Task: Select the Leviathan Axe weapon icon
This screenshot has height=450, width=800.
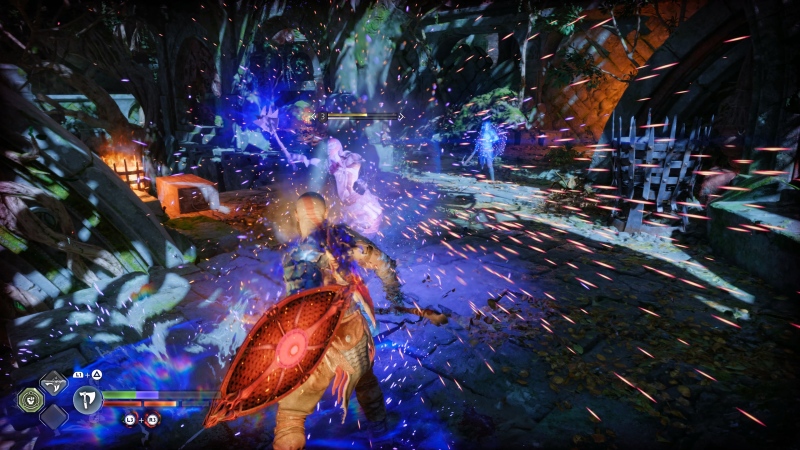Action: pyautogui.click(x=87, y=400)
